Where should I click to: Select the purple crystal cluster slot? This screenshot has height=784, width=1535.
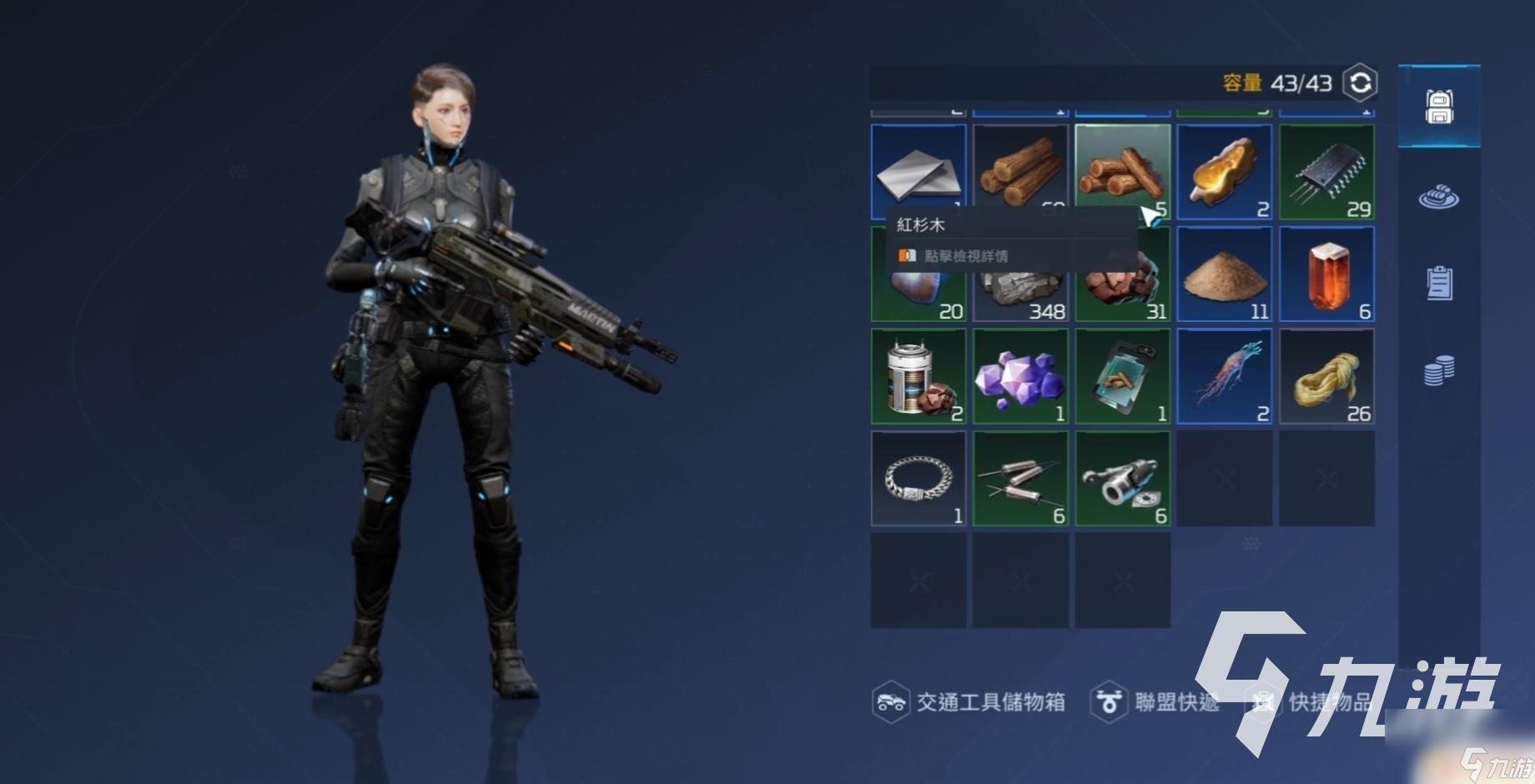(1020, 377)
